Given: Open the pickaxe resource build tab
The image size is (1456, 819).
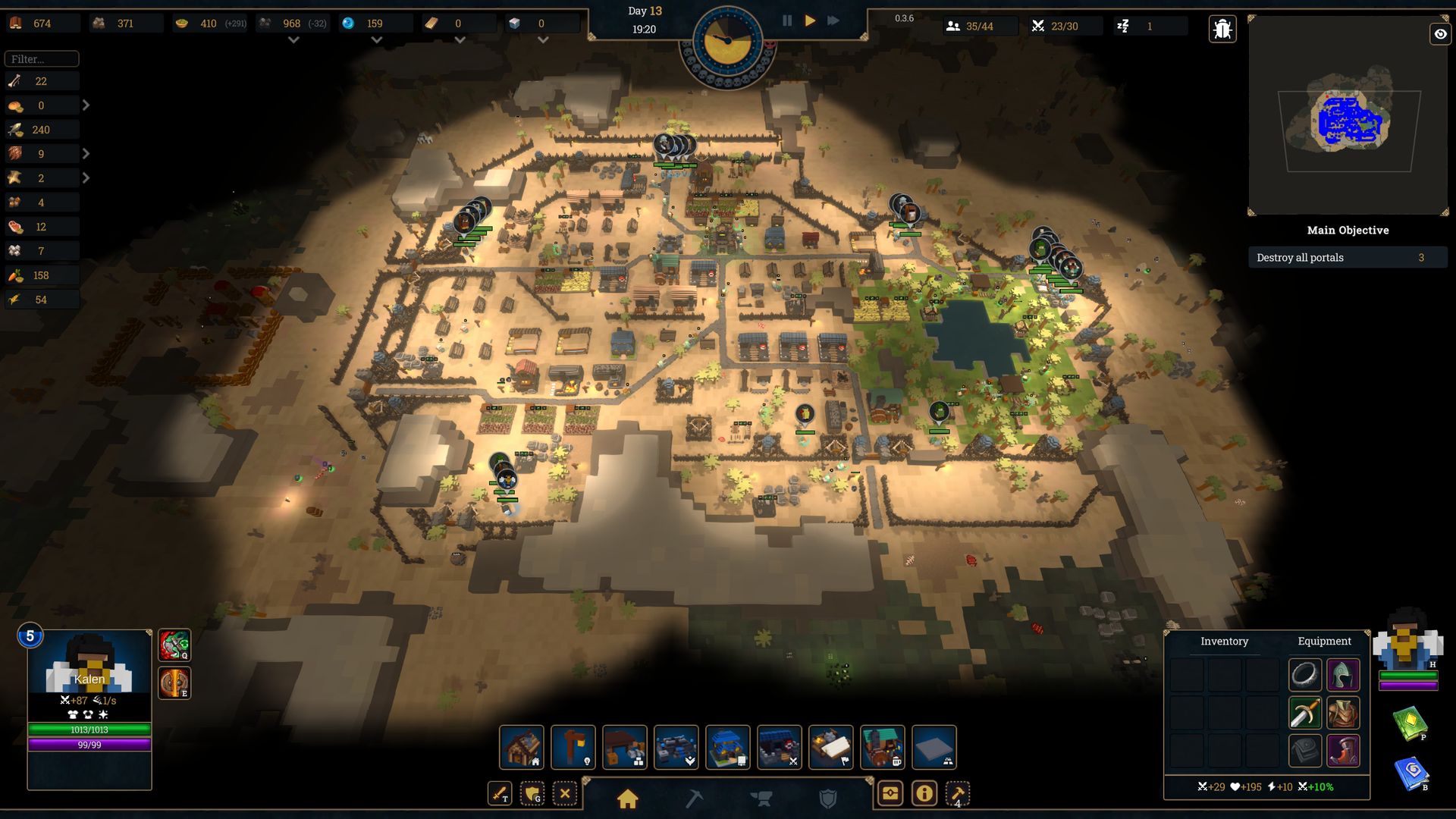Looking at the screenshot, I should pyautogui.click(x=694, y=799).
